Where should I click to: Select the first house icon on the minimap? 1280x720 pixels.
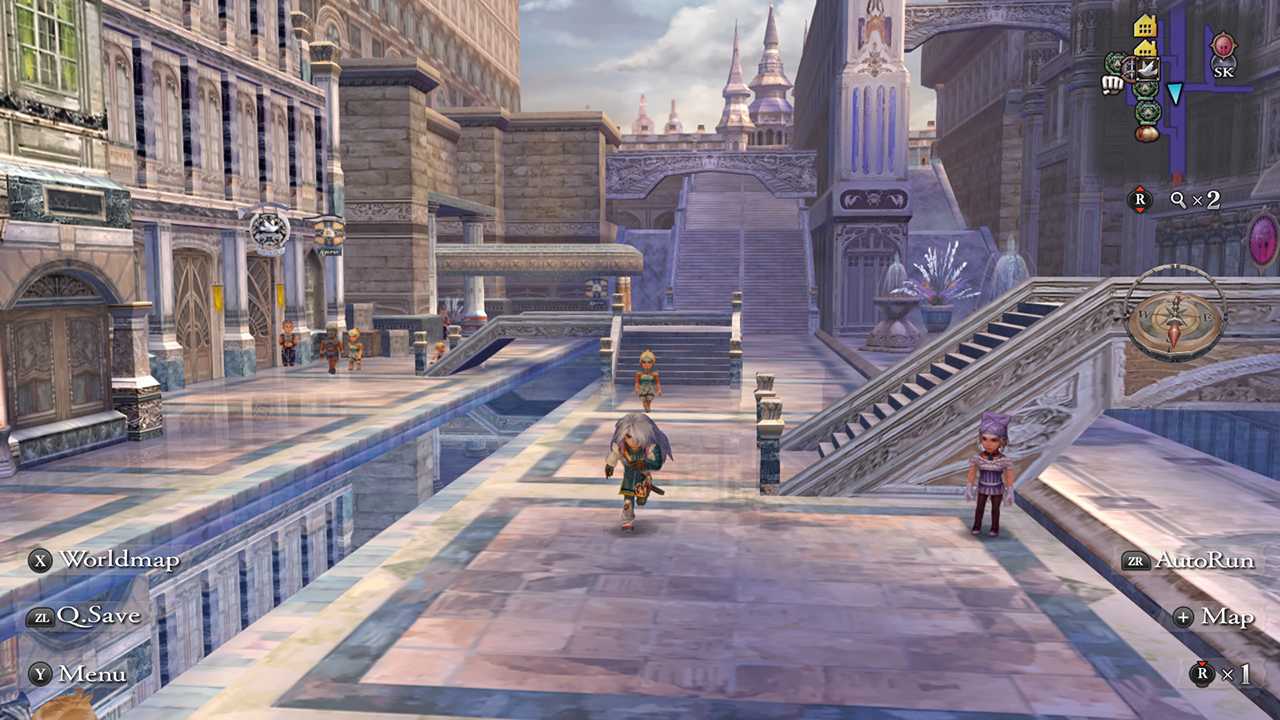1144,25
